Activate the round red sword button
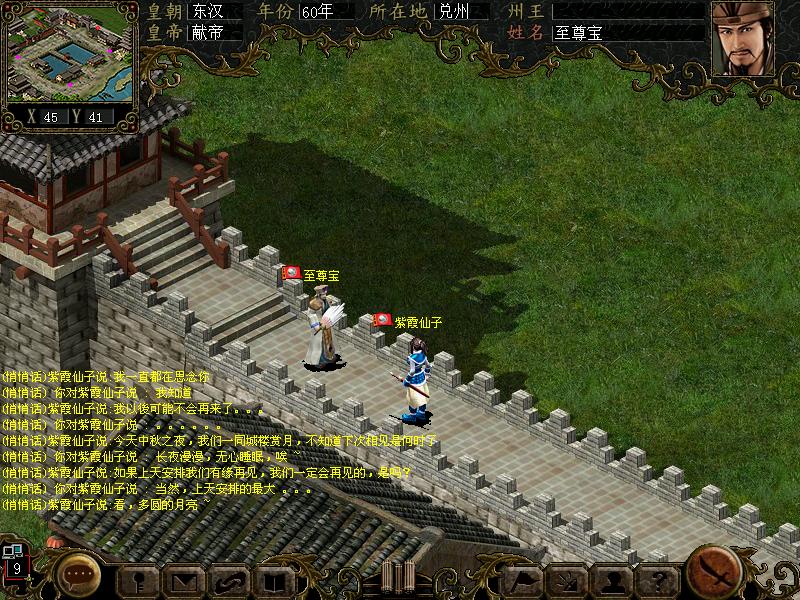The image size is (800, 600). point(714,571)
